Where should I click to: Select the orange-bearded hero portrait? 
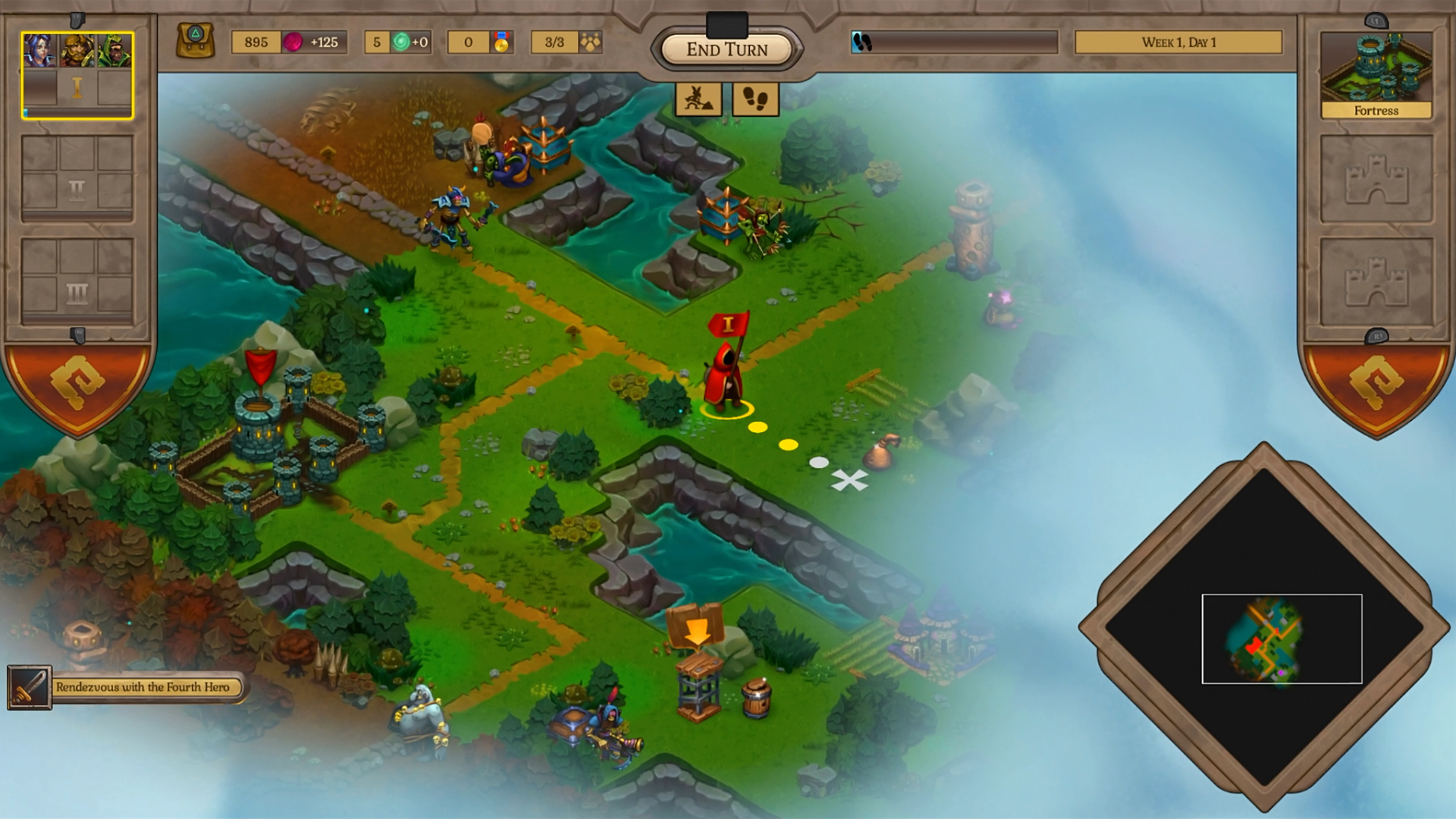coord(77,51)
